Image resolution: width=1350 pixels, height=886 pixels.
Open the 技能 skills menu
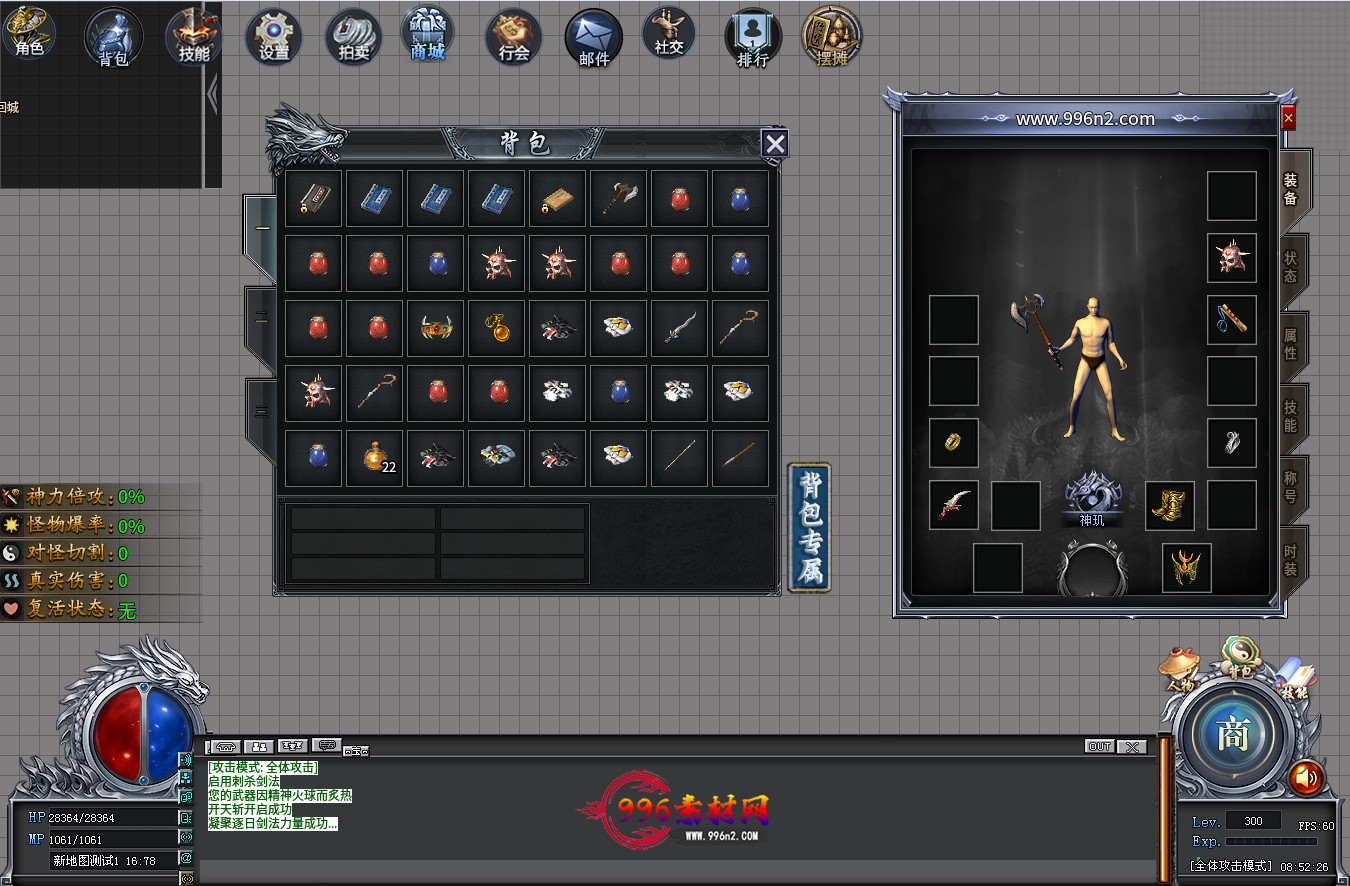[193, 37]
